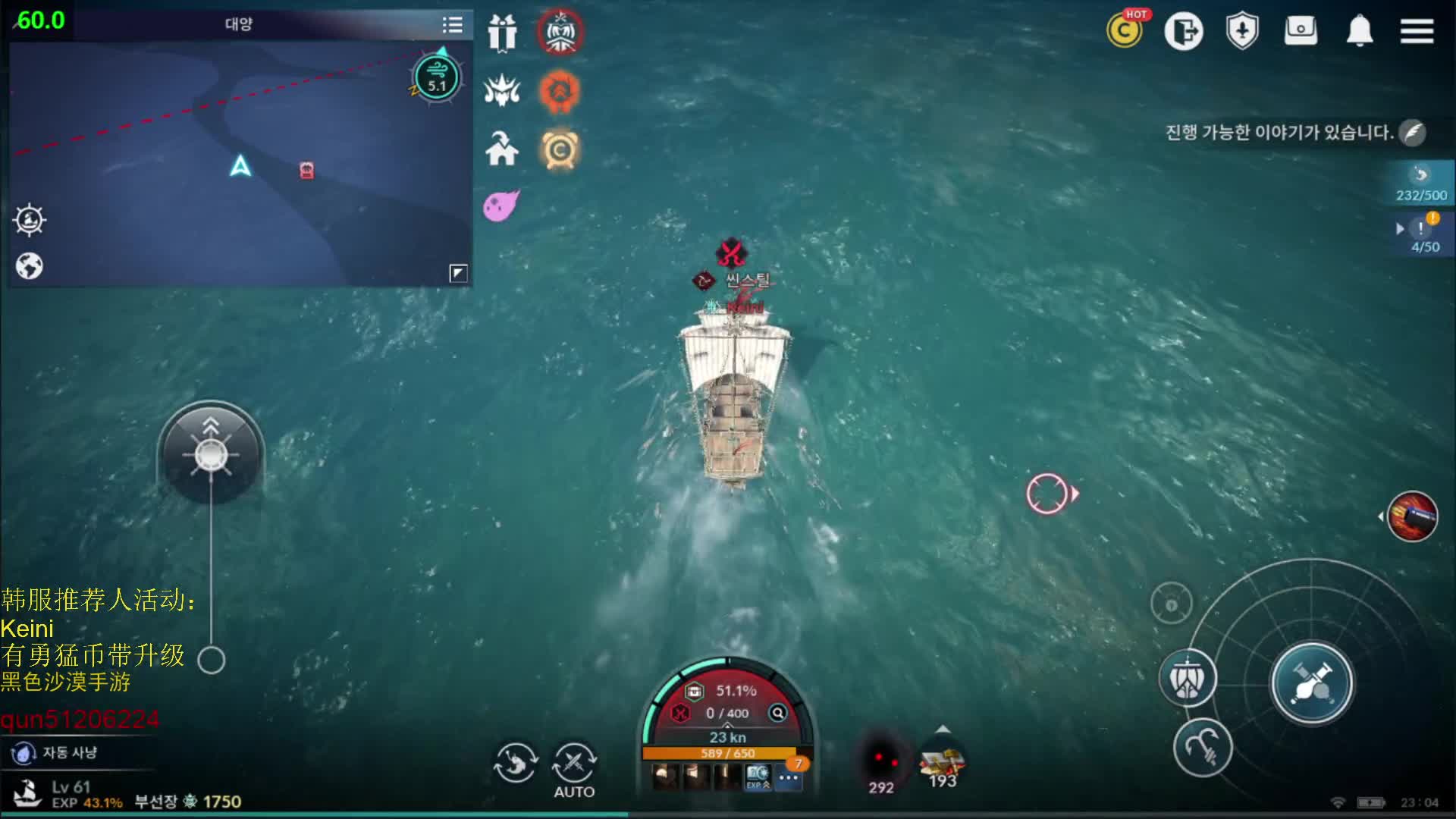Open the hamburger main menu
Screen dimensions: 1456x819
[1416, 31]
